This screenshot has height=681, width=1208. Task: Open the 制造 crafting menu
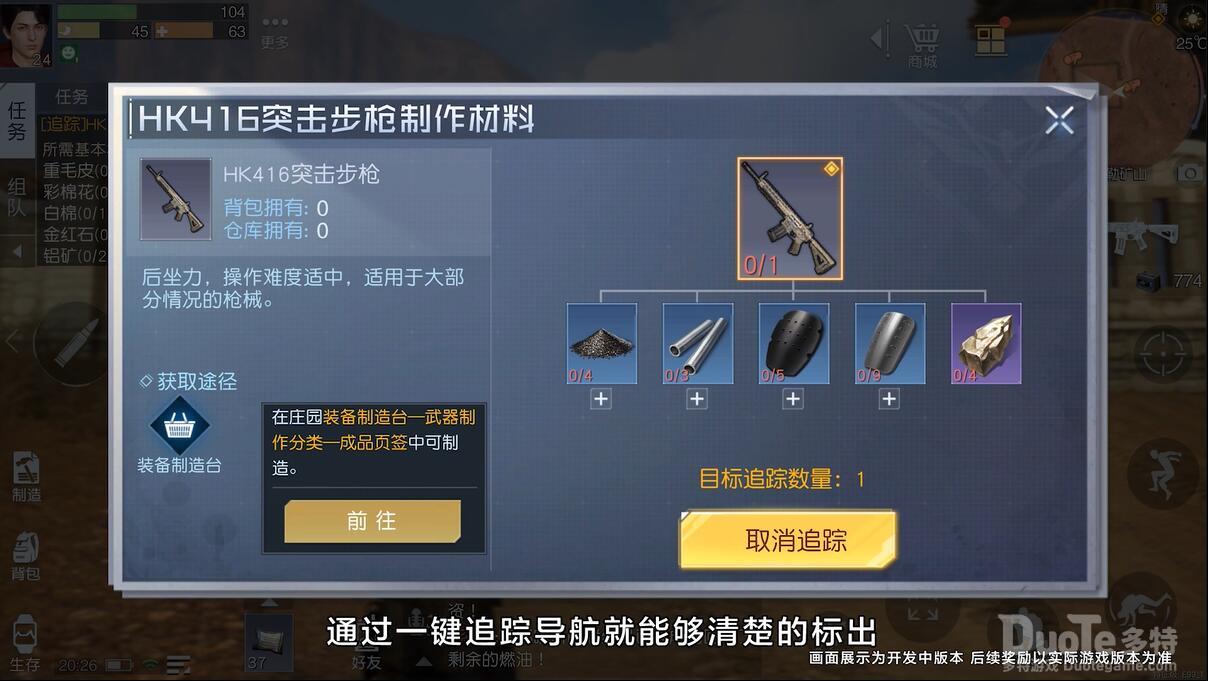tap(26, 476)
